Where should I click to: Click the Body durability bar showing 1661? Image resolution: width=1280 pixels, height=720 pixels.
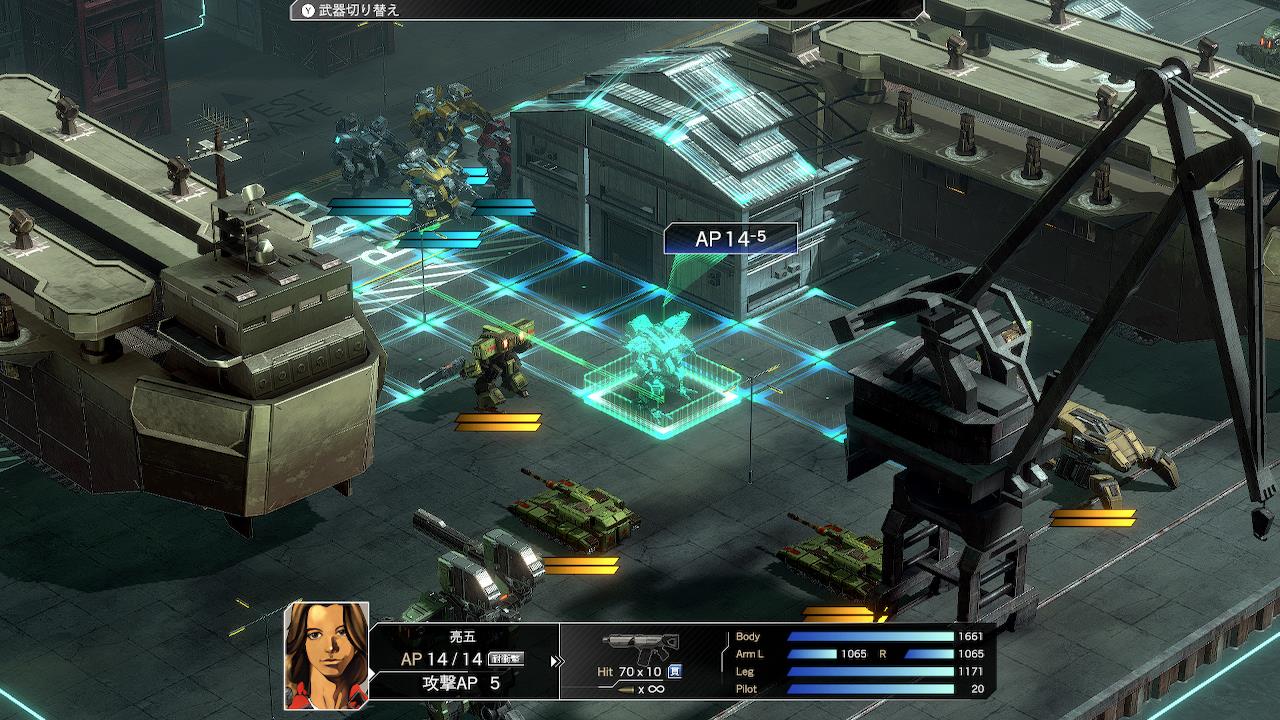pos(870,637)
